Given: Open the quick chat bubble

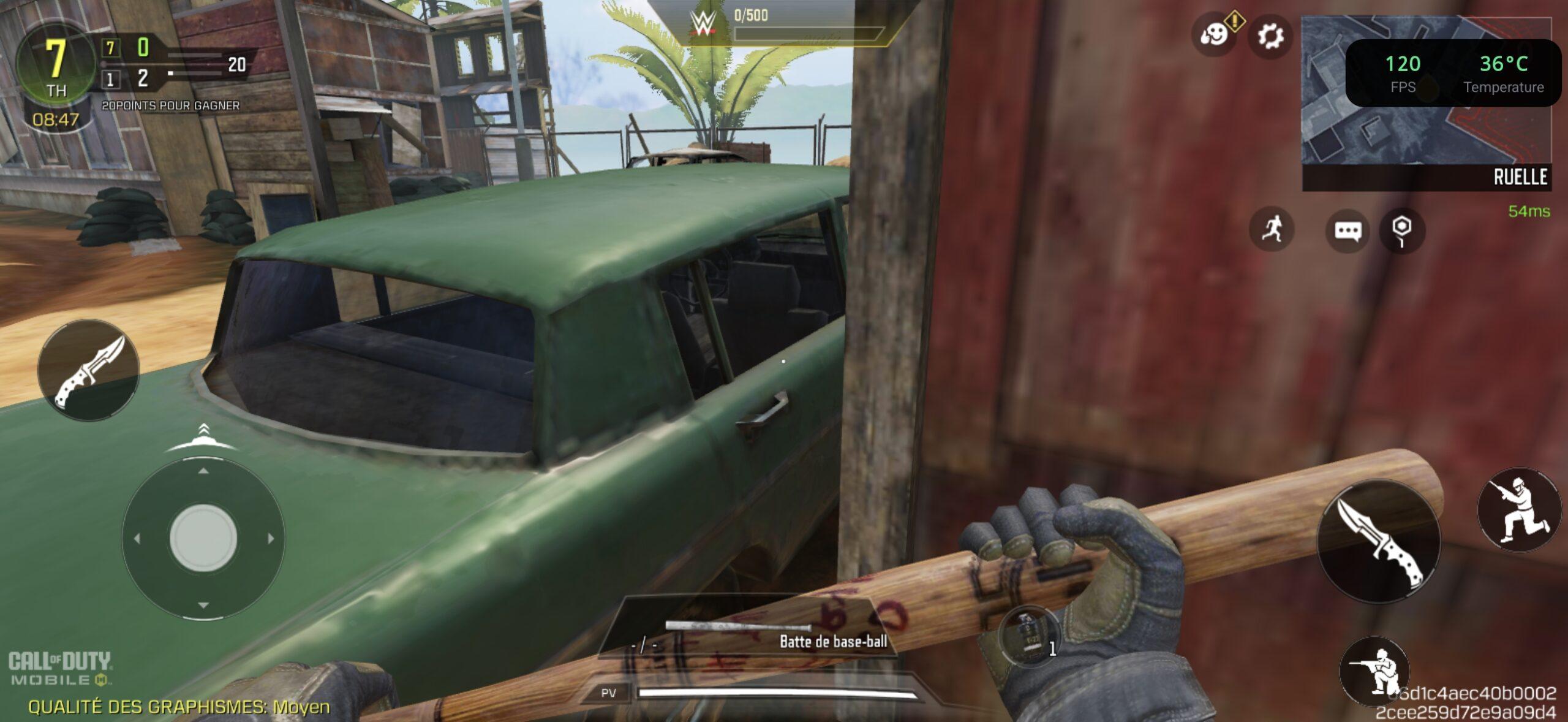Looking at the screenshot, I should coord(1347,230).
